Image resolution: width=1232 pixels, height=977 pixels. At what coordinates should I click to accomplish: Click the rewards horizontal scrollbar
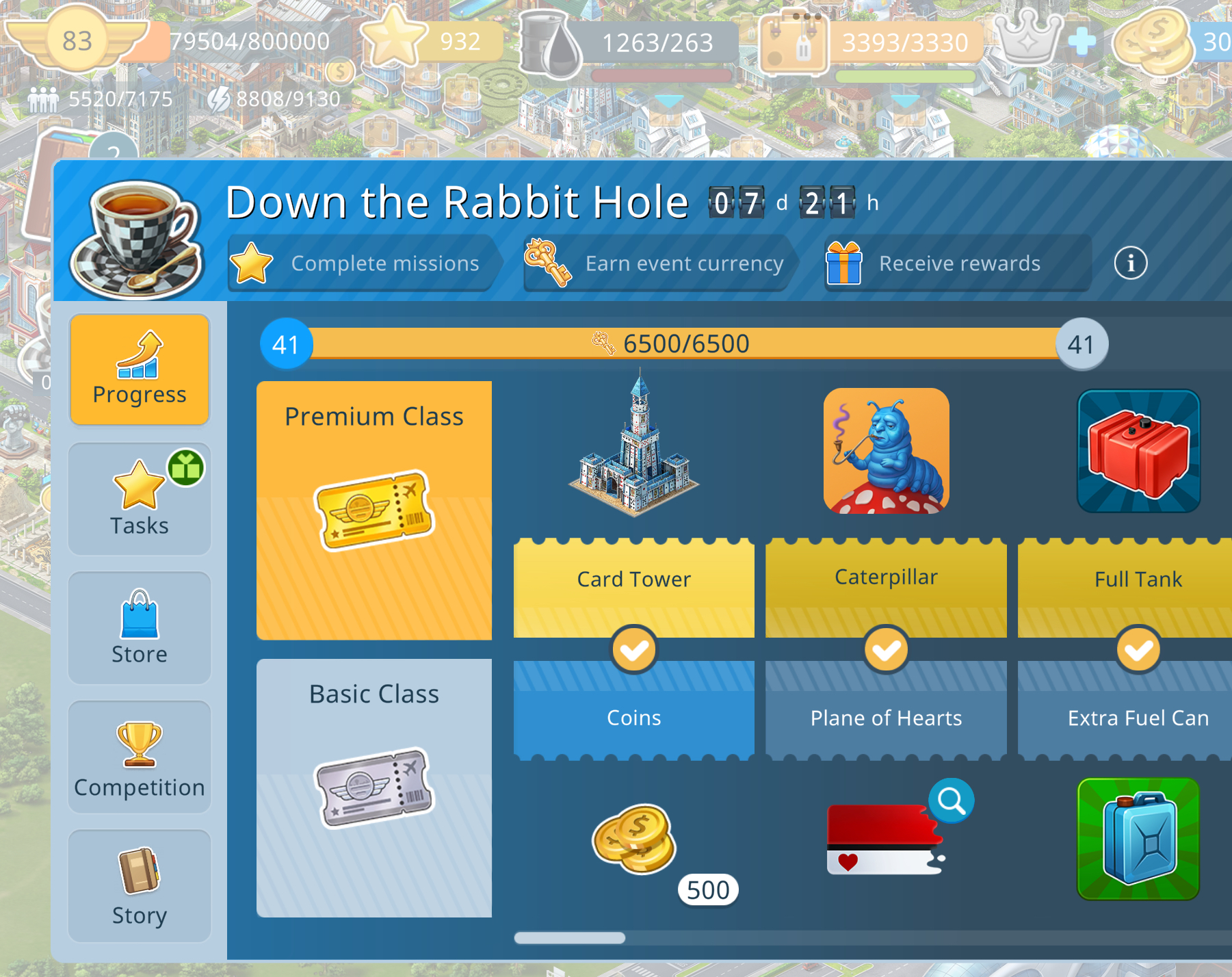570,938
